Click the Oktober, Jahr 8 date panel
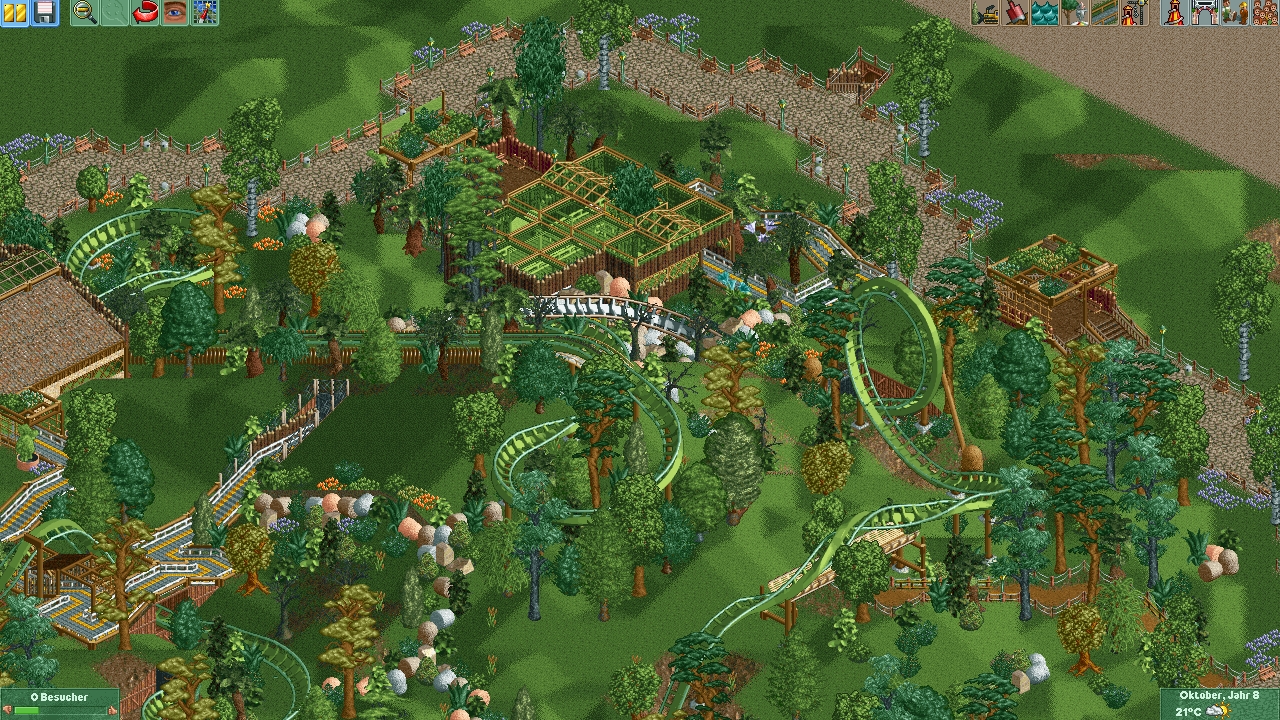This screenshot has width=1280, height=720. tap(1219, 703)
